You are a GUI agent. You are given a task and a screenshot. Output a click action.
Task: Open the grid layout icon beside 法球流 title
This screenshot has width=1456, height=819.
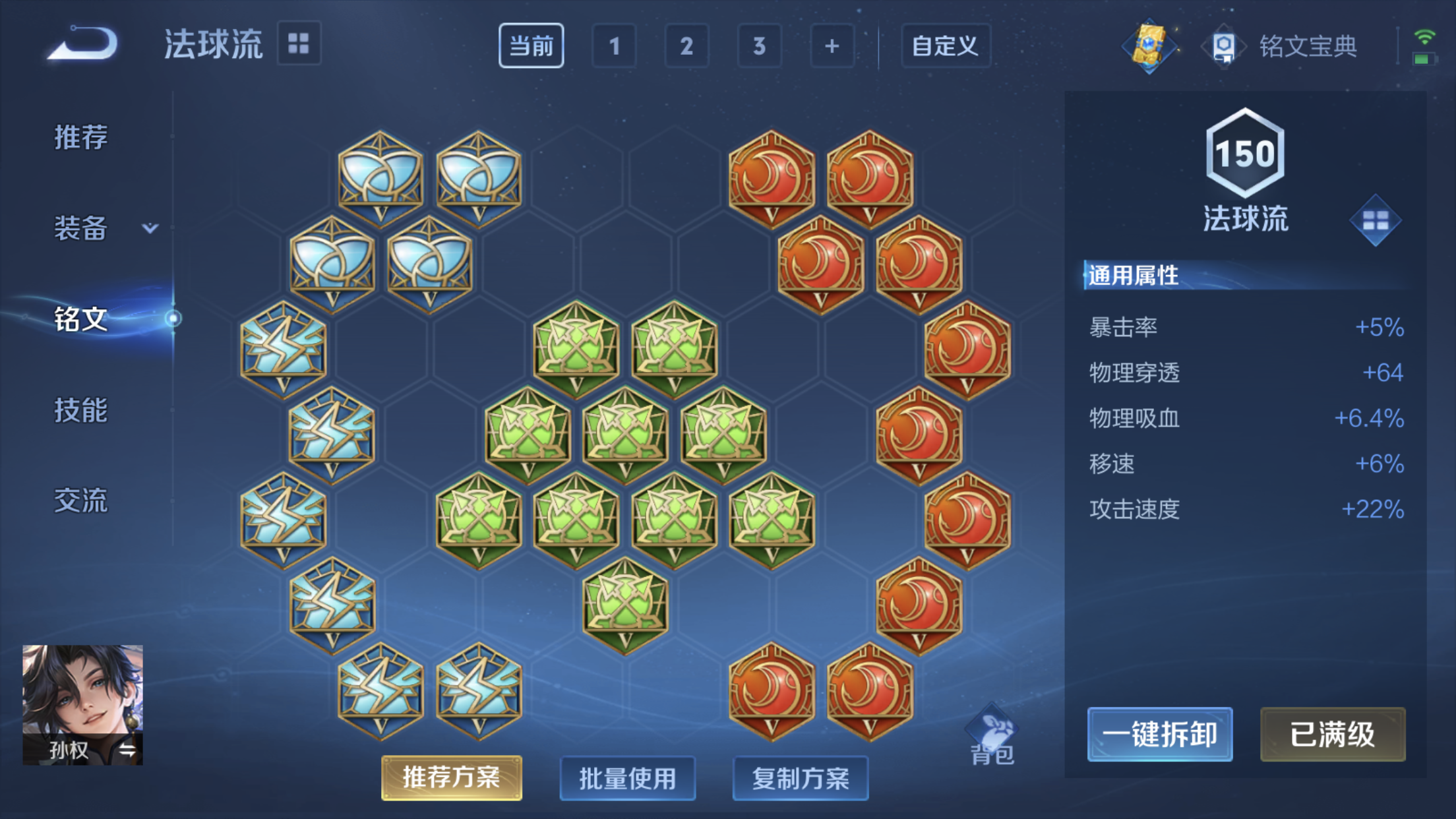[298, 44]
